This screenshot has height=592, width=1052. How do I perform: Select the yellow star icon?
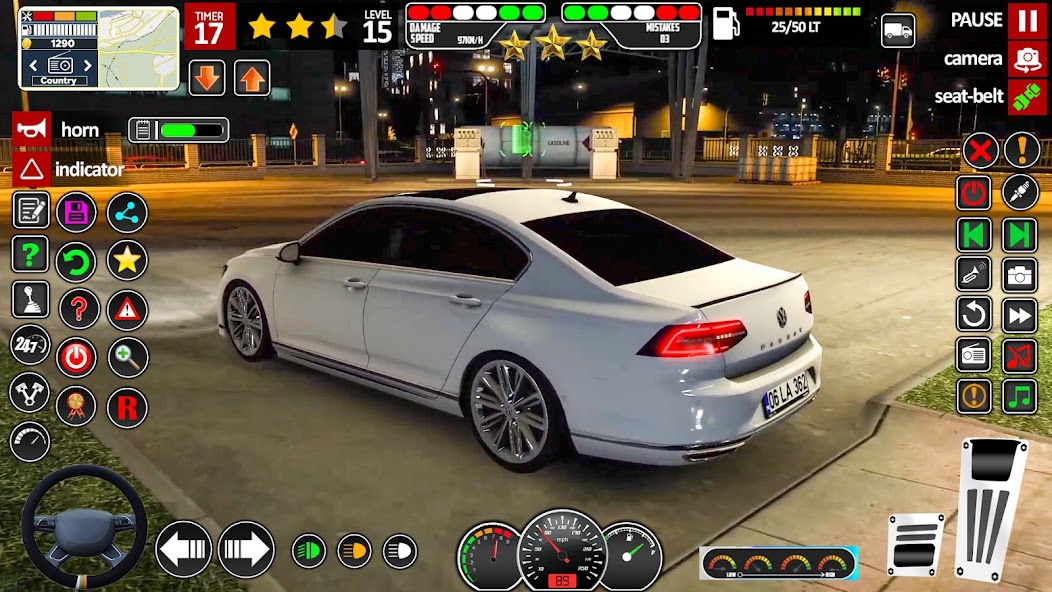click(127, 260)
